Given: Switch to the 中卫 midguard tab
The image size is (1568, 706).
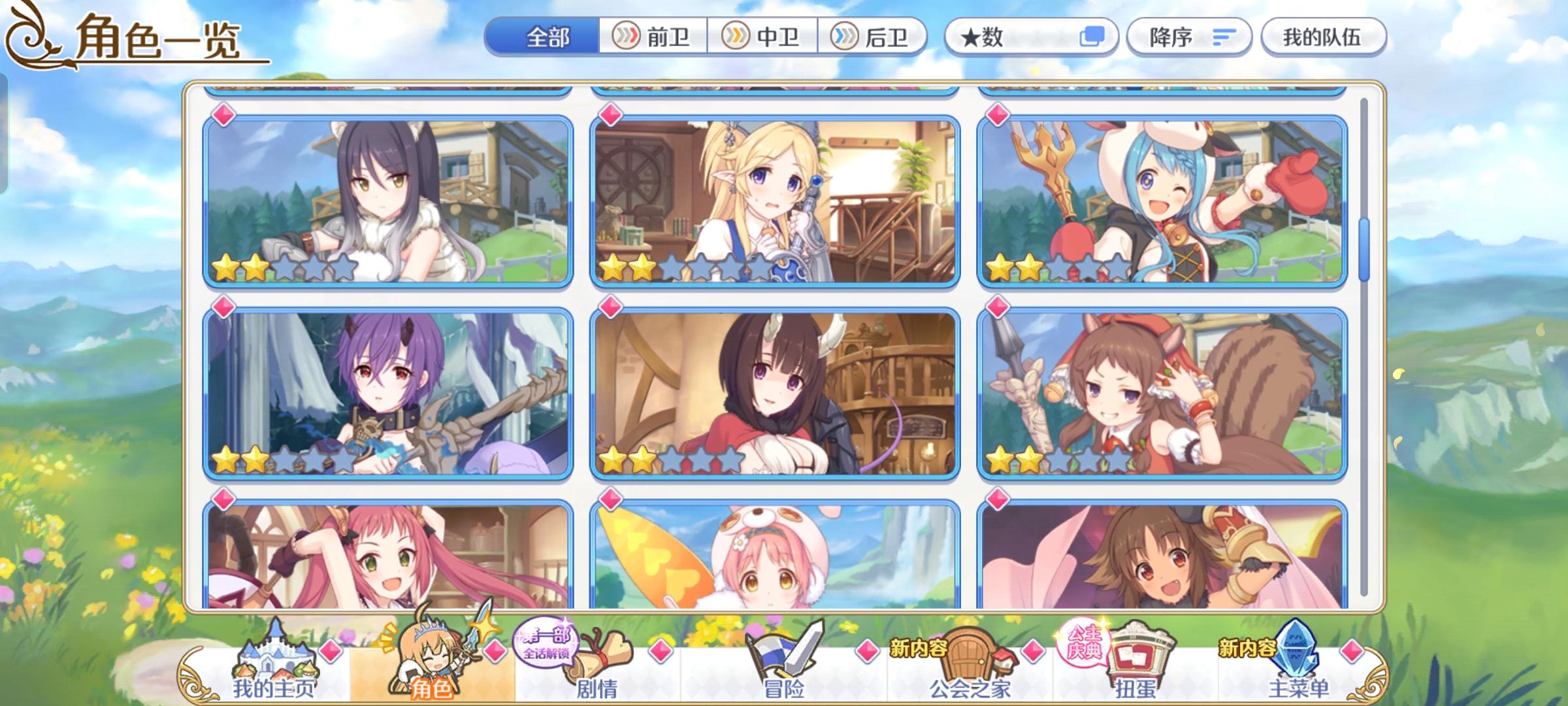Looking at the screenshot, I should point(764,37).
